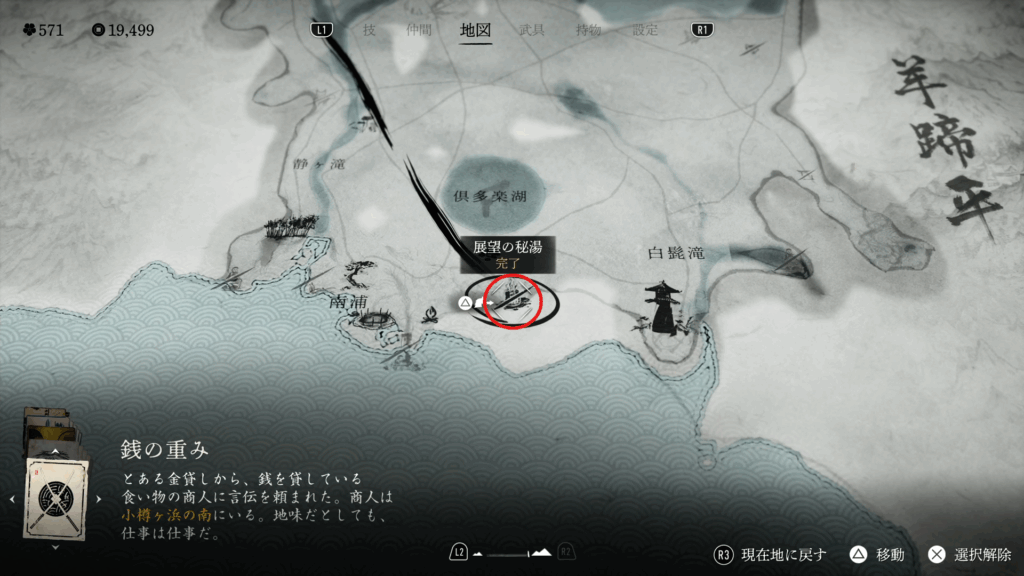Screen dimensions: 1024x576
Task: Pick the bamboo grove marker on the map
Action: [x=291, y=226]
